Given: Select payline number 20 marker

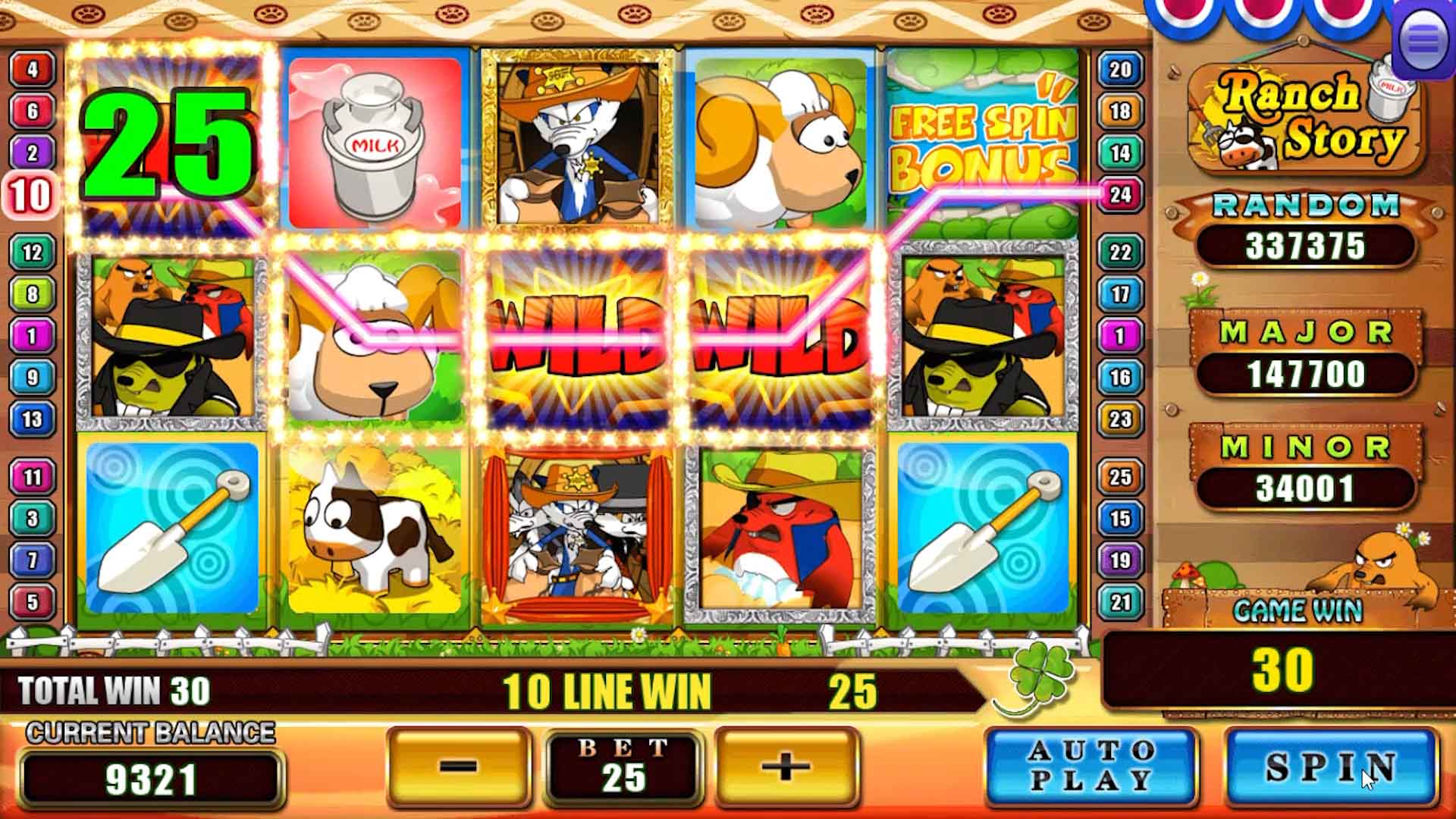Looking at the screenshot, I should click(x=1120, y=70).
